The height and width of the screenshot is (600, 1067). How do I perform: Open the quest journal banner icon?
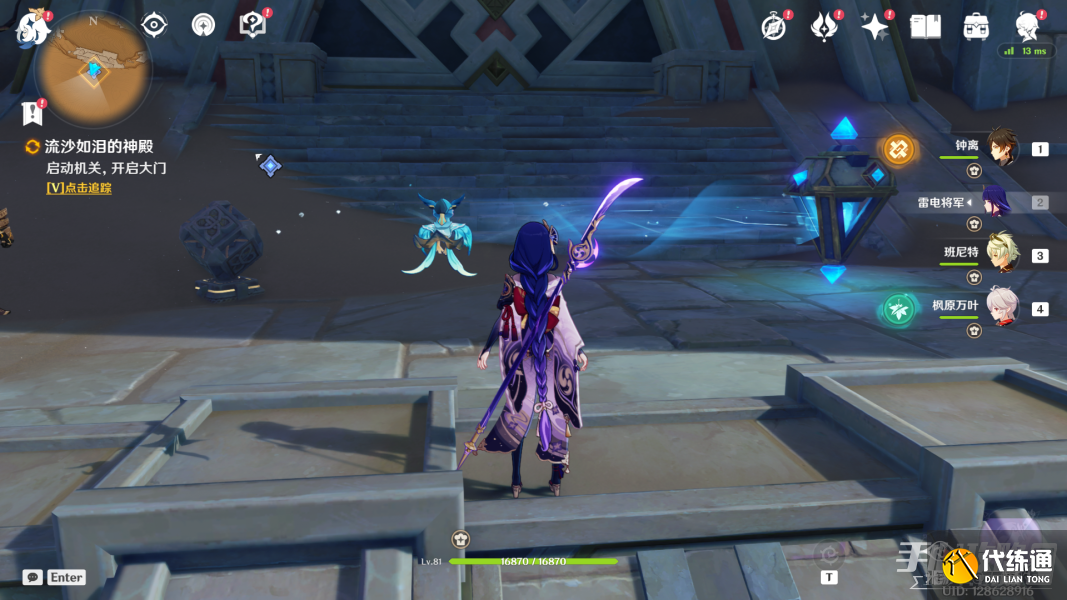(x=33, y=112)
